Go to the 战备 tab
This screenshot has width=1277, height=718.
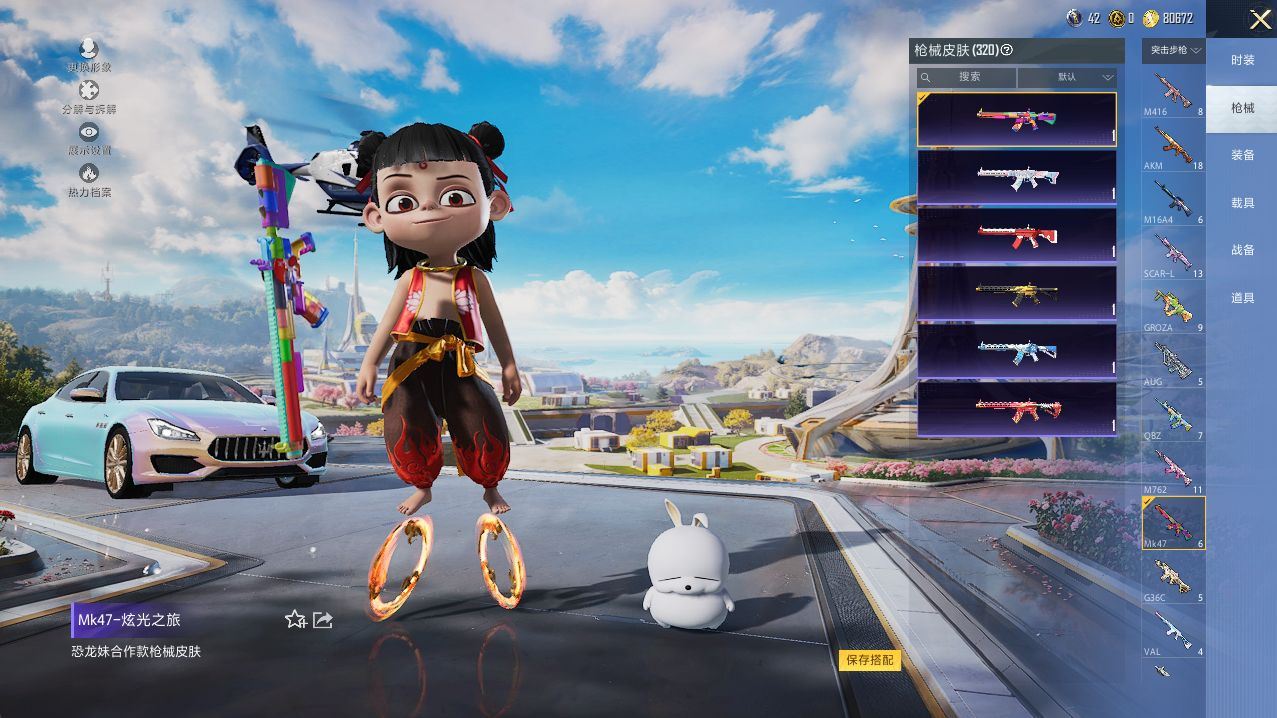pos(1242,250)
